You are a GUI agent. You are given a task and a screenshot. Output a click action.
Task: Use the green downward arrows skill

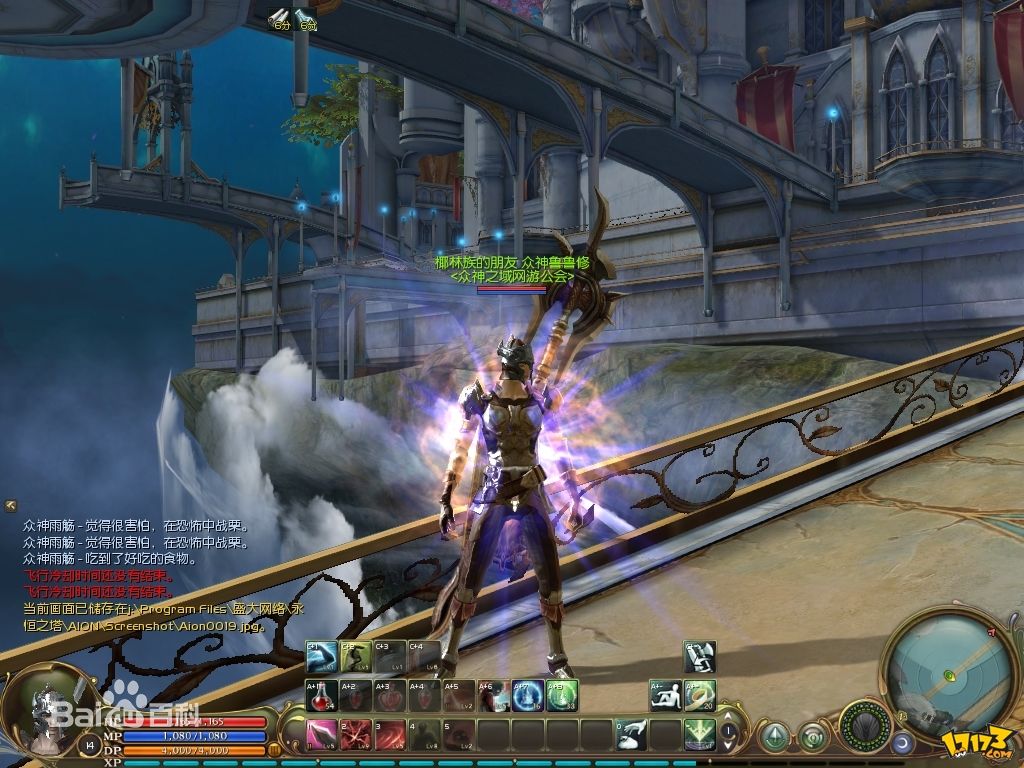pyautogui.click(x=700, y=735)
